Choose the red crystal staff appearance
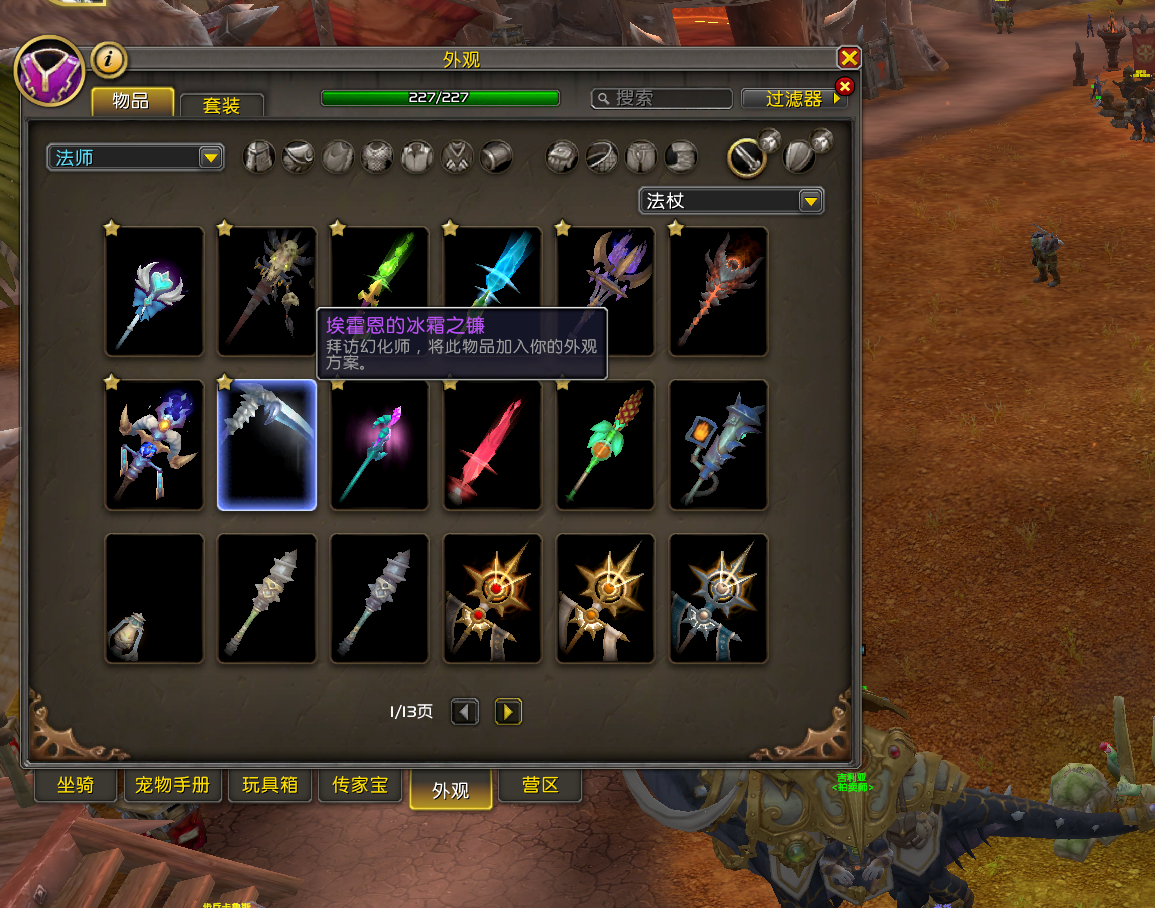 [492, 445]
